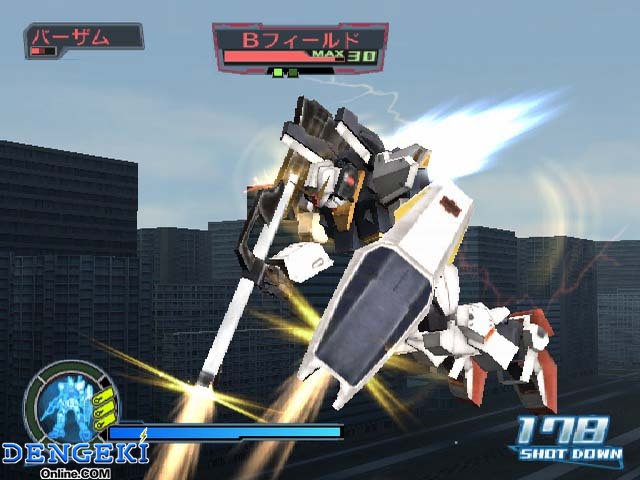Open the Dengeki Online.COM watermark logo
This screenshot has height=480, width=640.
click(x=75, y=457)
